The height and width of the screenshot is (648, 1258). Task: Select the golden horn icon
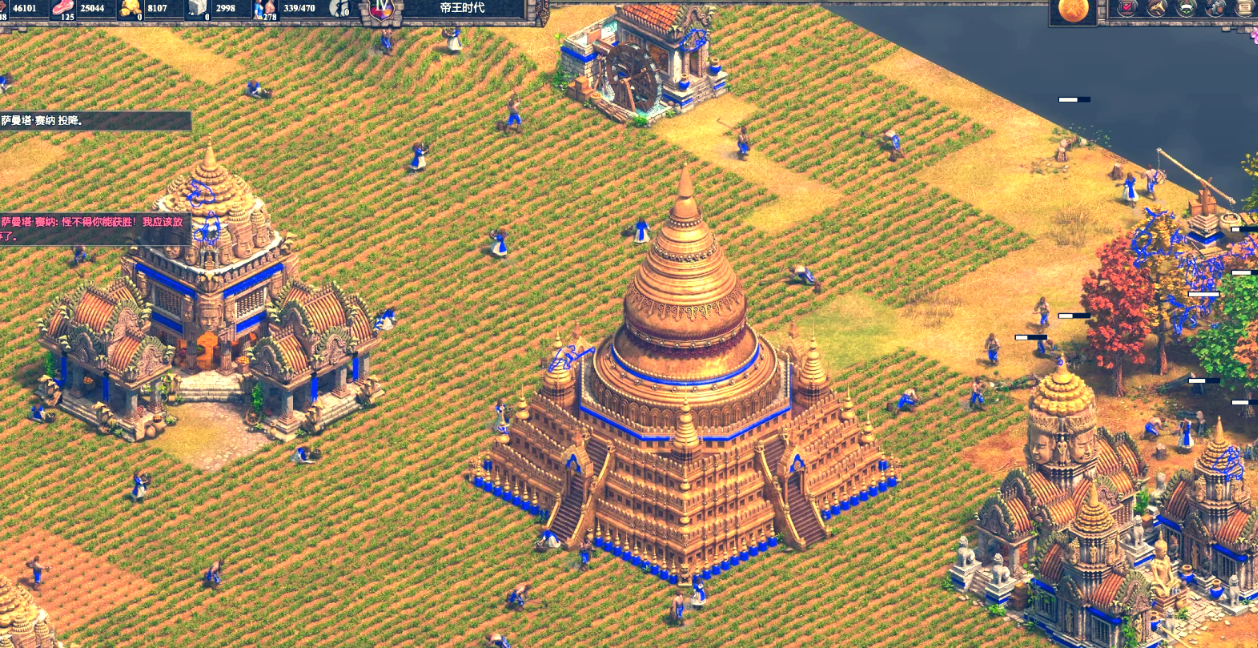coord(1156,9)
